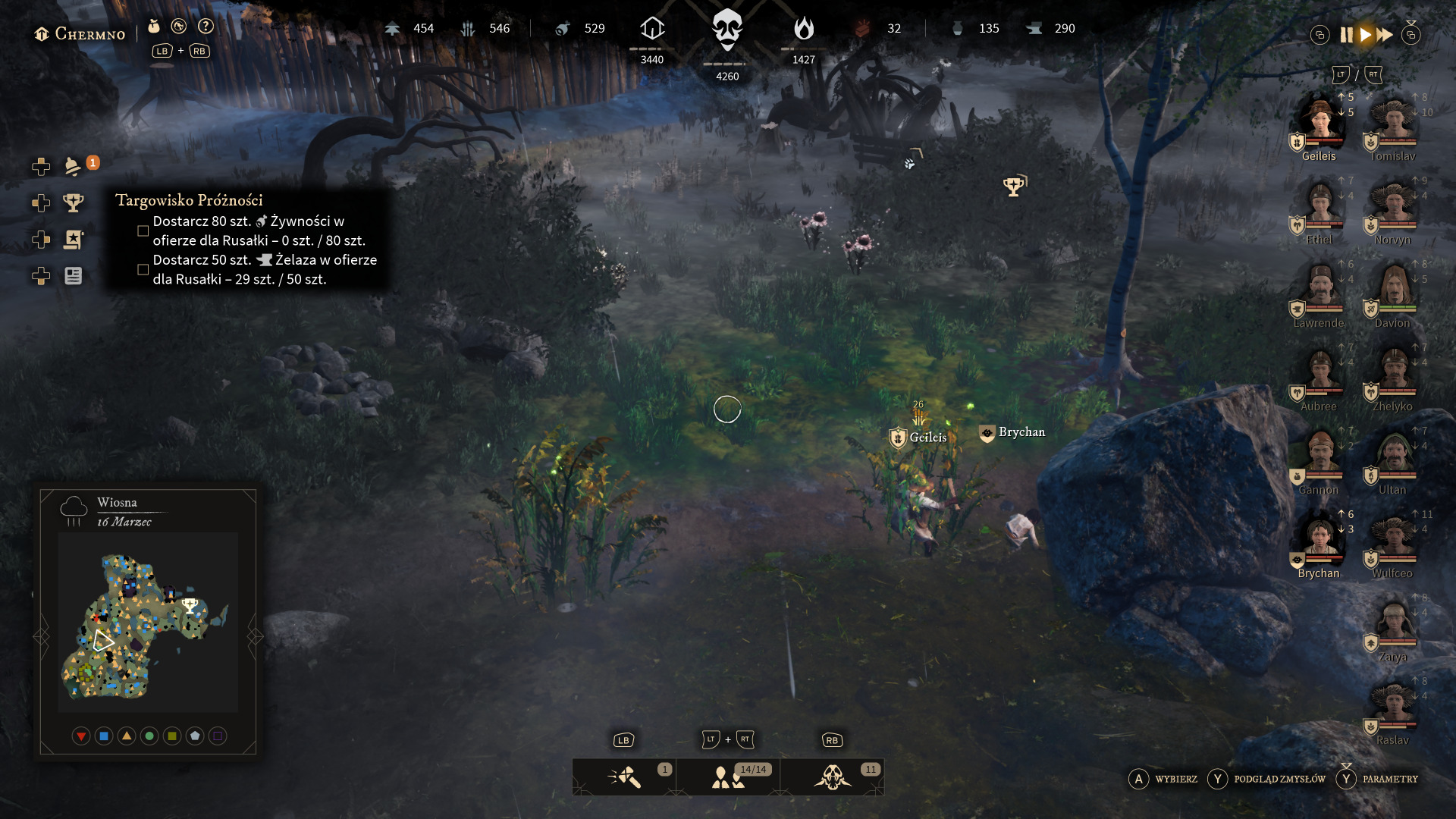Select villager Geileis portrait
The height and width of the screenshot is (819, 1456).
tap(1319, 121)
